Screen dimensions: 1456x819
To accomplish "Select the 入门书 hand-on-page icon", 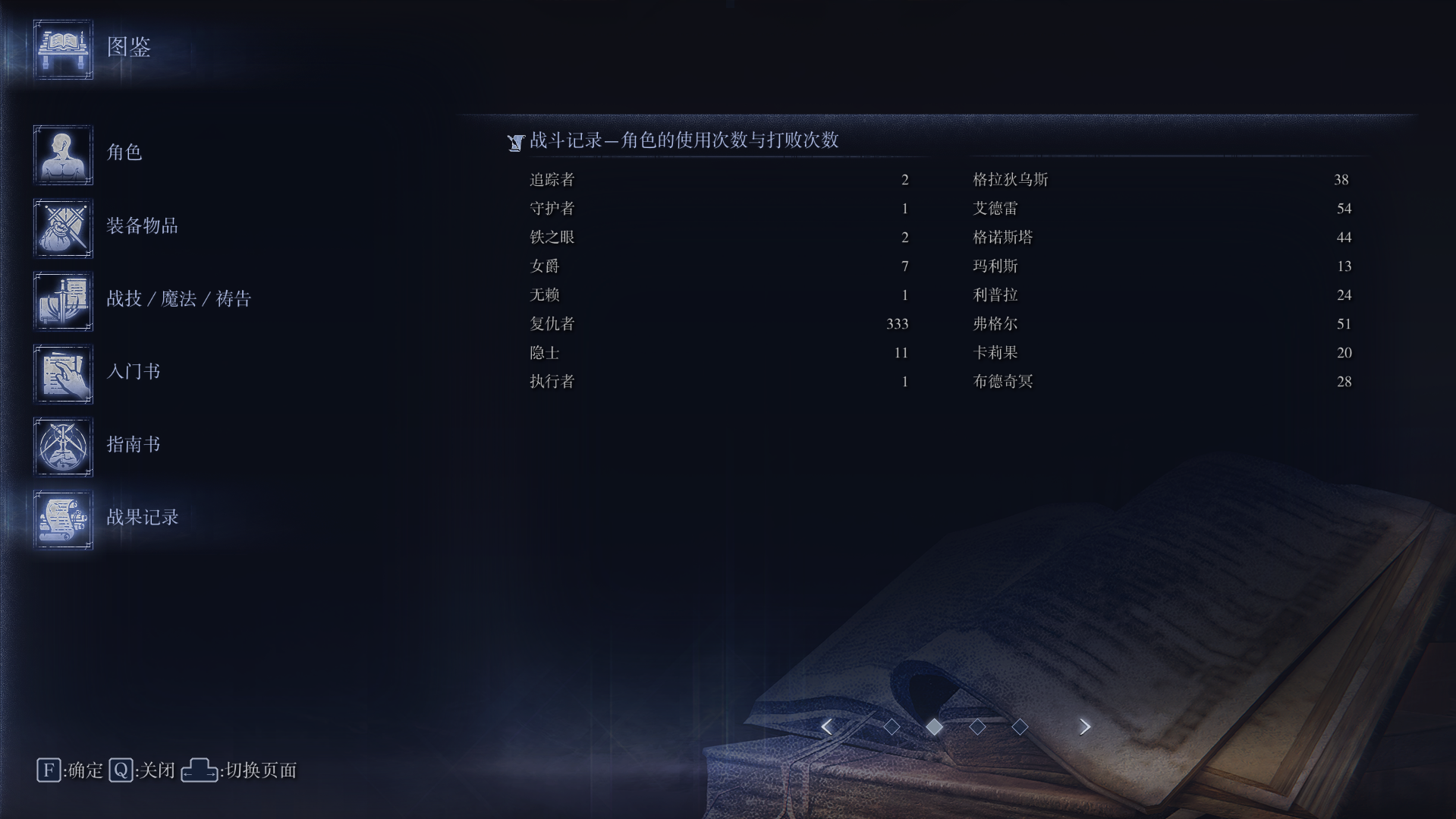I will pos(63,373).
